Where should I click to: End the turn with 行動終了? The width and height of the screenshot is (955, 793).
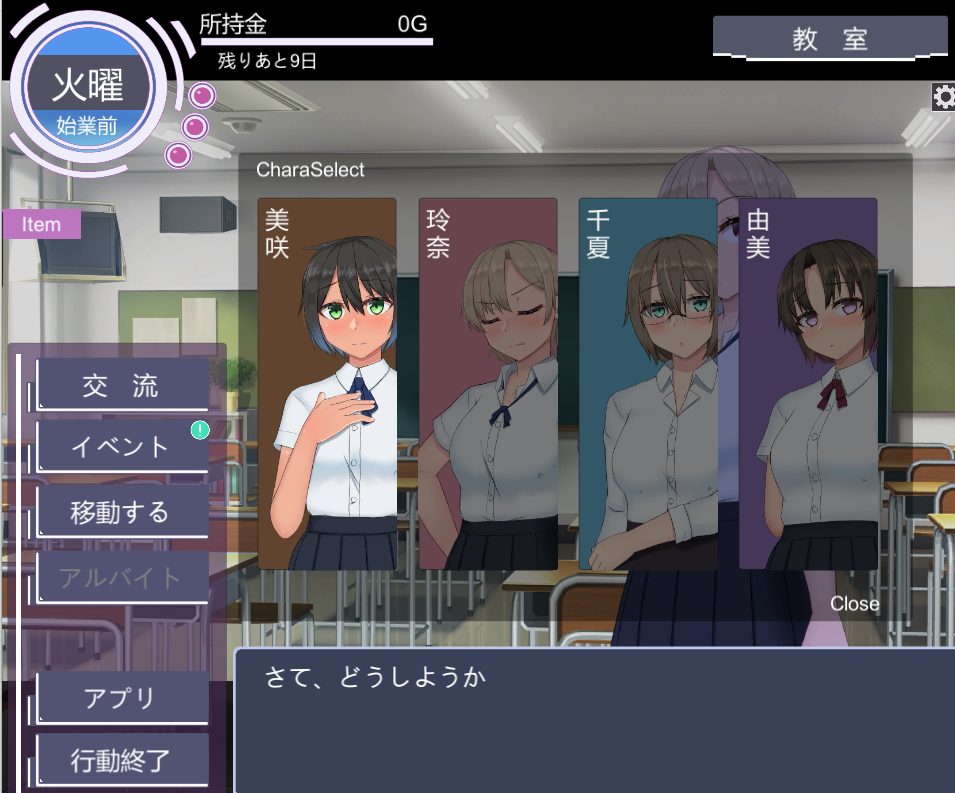[x=122, y=760]
